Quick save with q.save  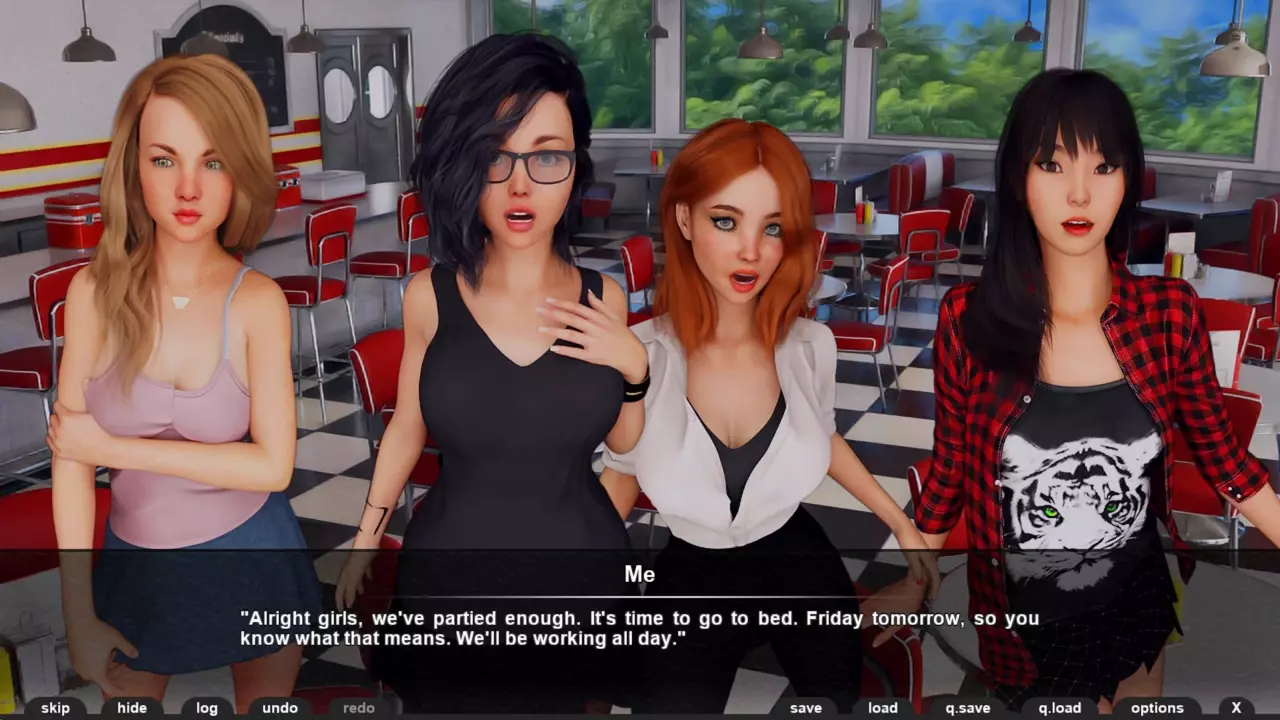click(968, 708)
